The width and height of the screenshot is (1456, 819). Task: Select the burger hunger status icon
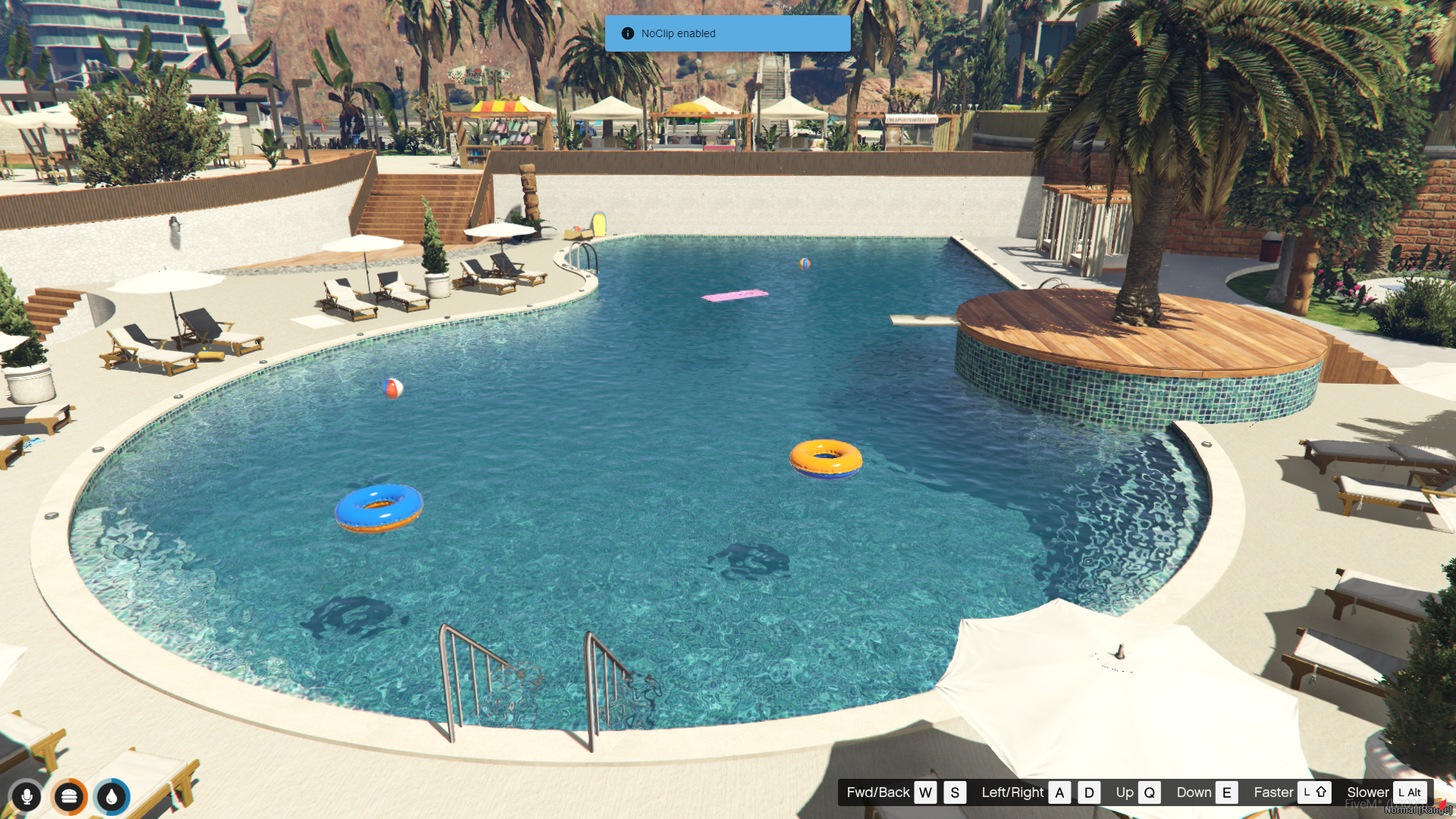(x=69, y=796)
